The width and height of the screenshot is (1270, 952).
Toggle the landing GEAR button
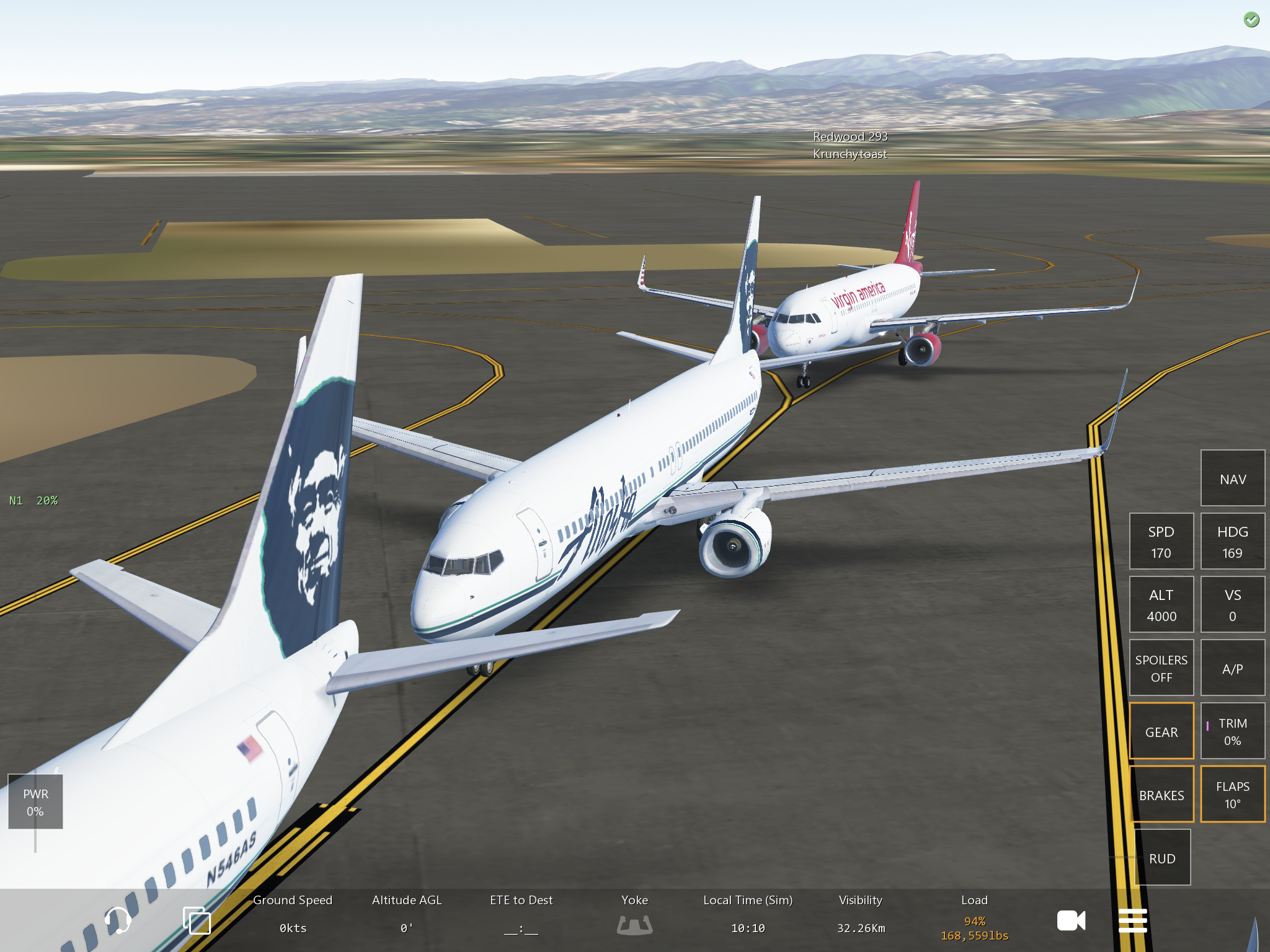click(x=1161, y=731)
